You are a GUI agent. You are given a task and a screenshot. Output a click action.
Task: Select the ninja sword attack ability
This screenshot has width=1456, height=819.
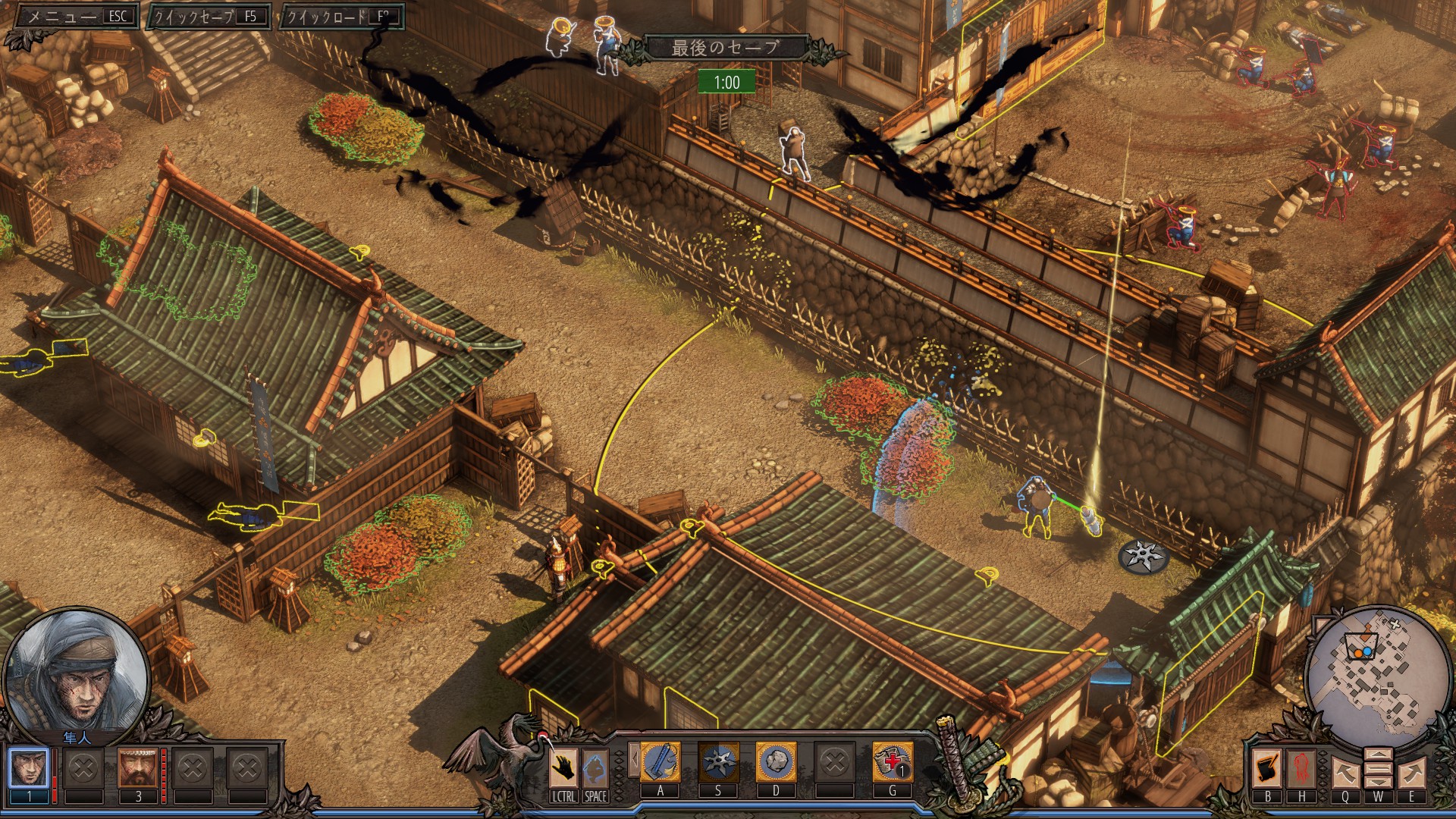[x=661, y=761]
